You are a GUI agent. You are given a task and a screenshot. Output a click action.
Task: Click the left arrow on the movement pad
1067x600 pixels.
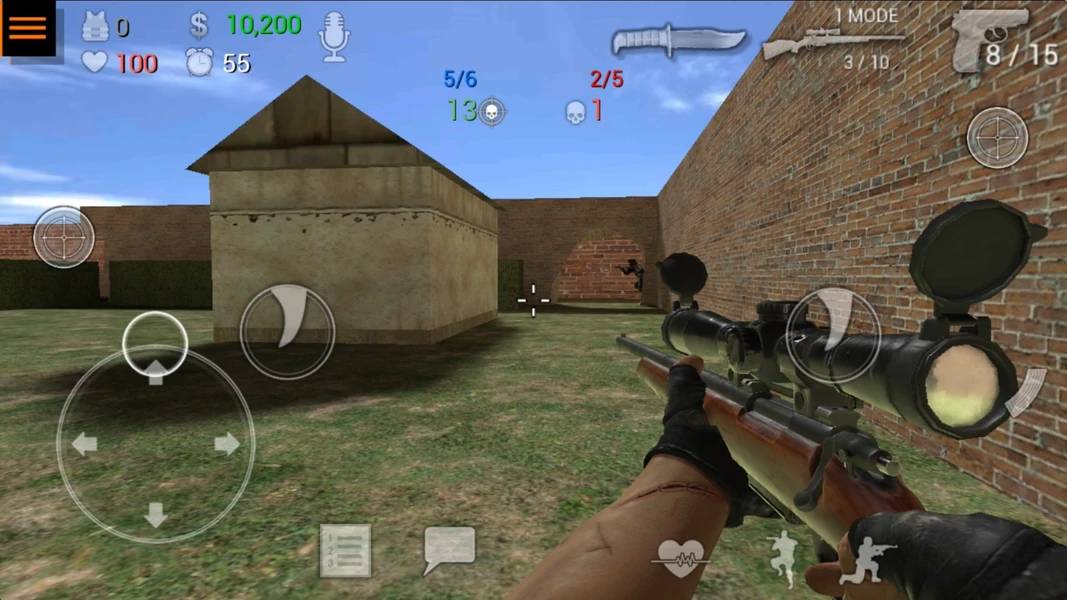84,443
